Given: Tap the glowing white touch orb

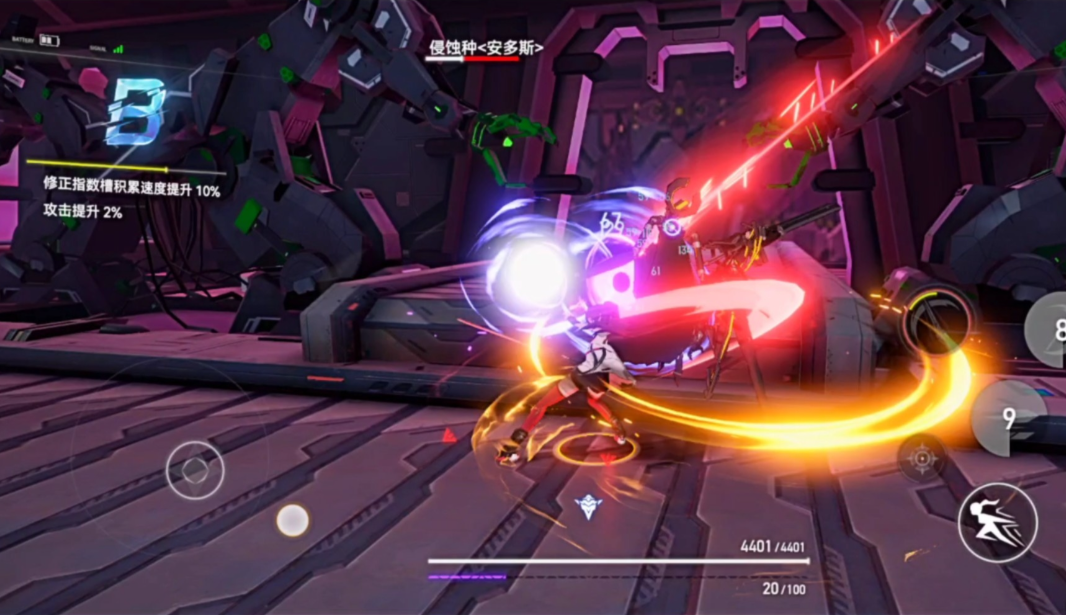Looking at the screenshot, I should click(x=292, y=520).
